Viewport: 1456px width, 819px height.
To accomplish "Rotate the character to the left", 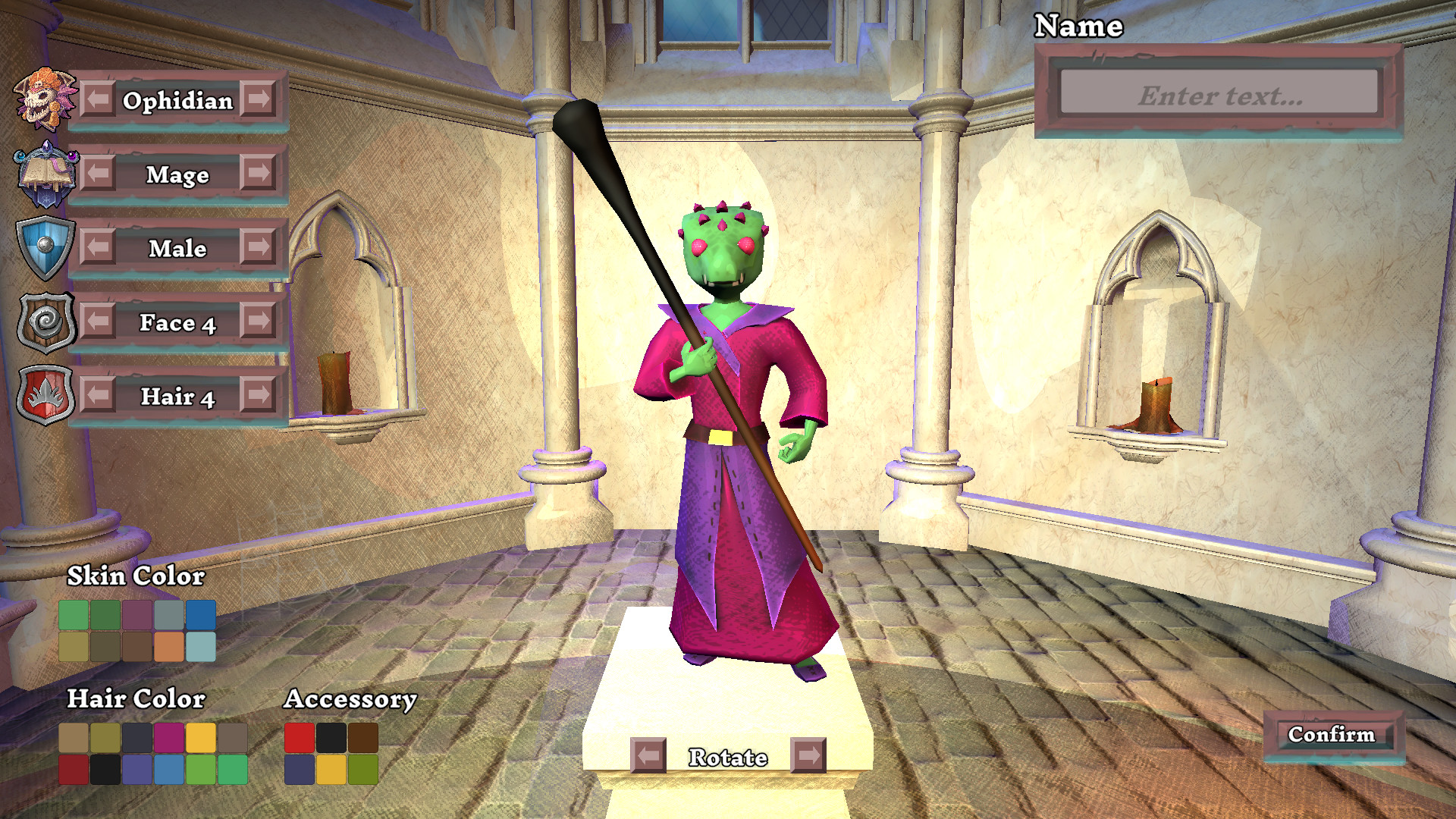I will 648,757.
